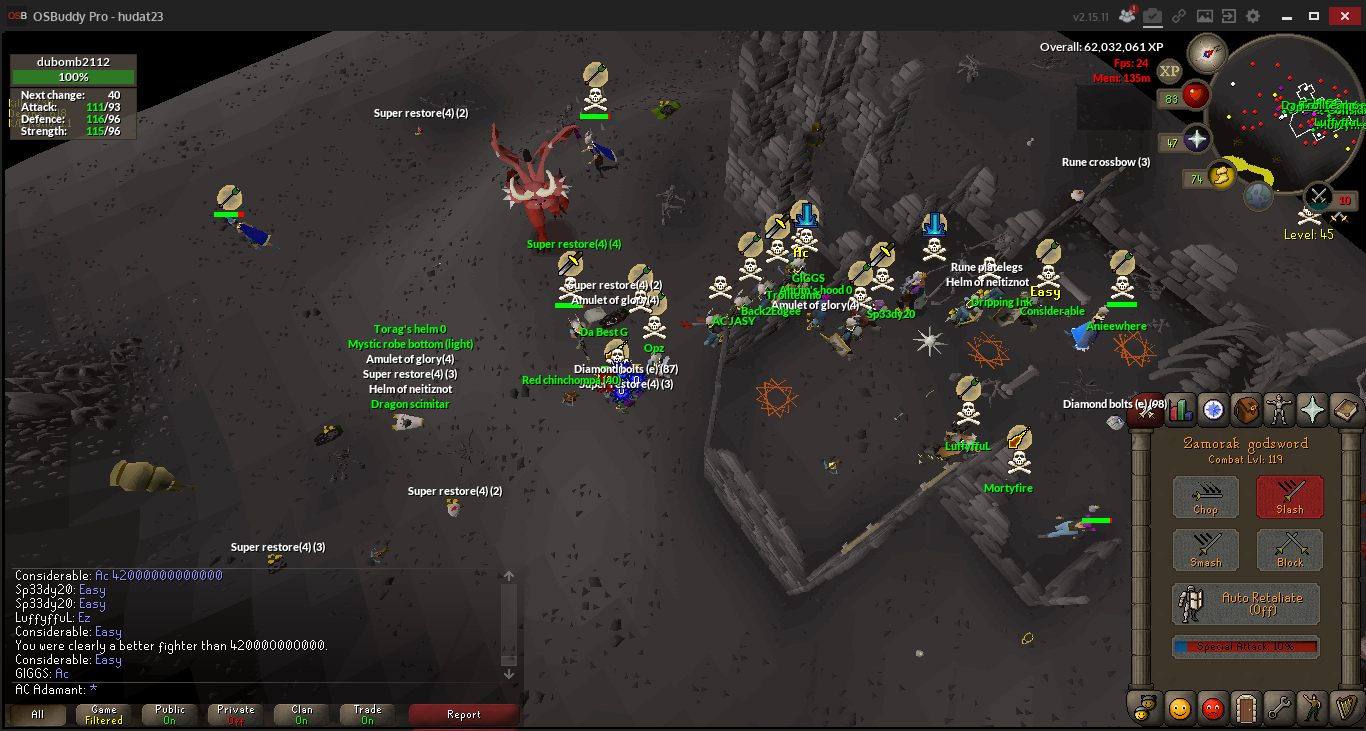1366x731 pixels.
Task: Toggle Auto Retaliate on
Action: click(1246, 604)
